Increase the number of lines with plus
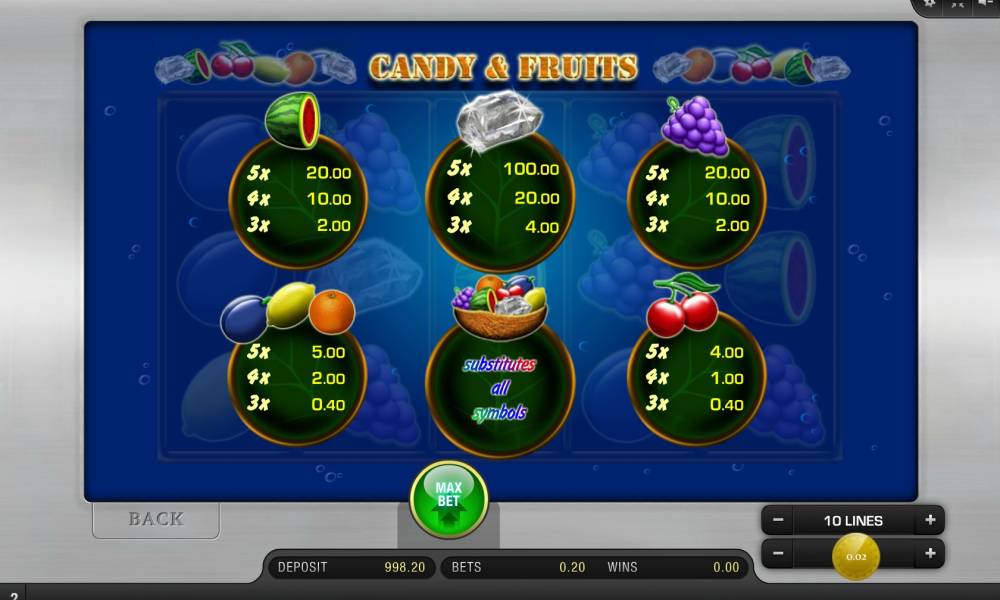The width and height of the screenshot is (1000, 600). click(930, 520)
